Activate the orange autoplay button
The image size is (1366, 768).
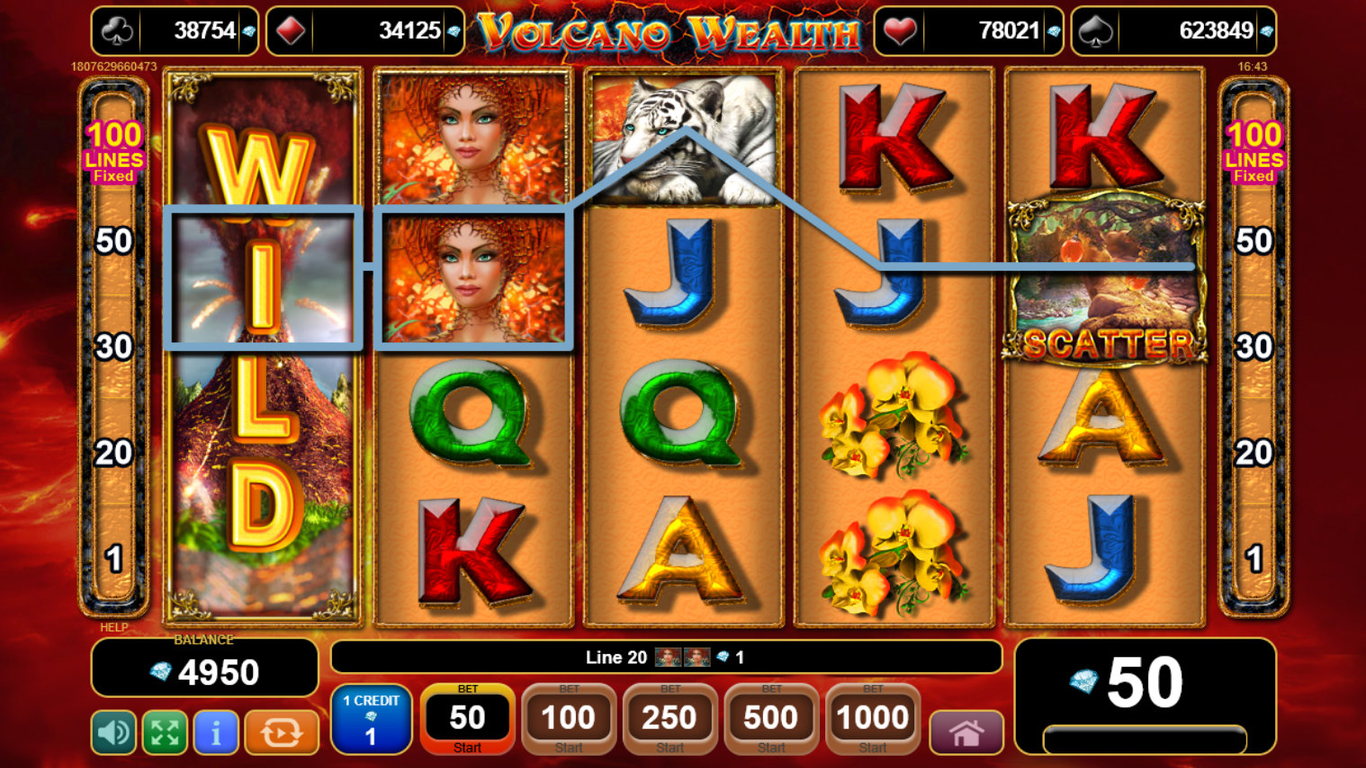[x=281, y=733]
